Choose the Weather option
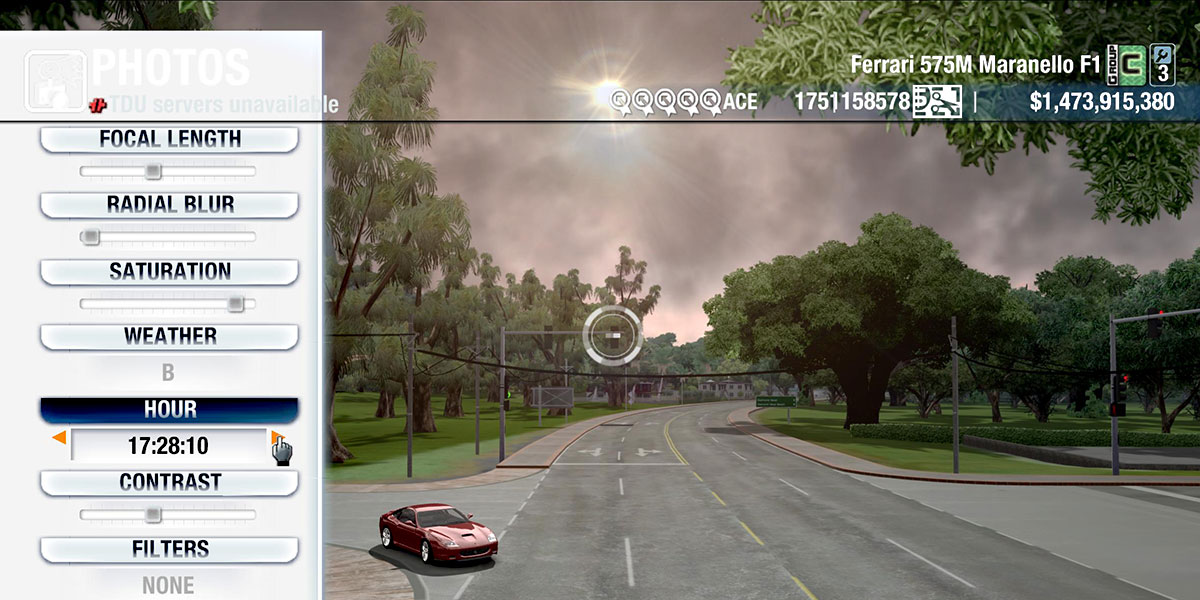1200x600 pixels. [169, 336]
